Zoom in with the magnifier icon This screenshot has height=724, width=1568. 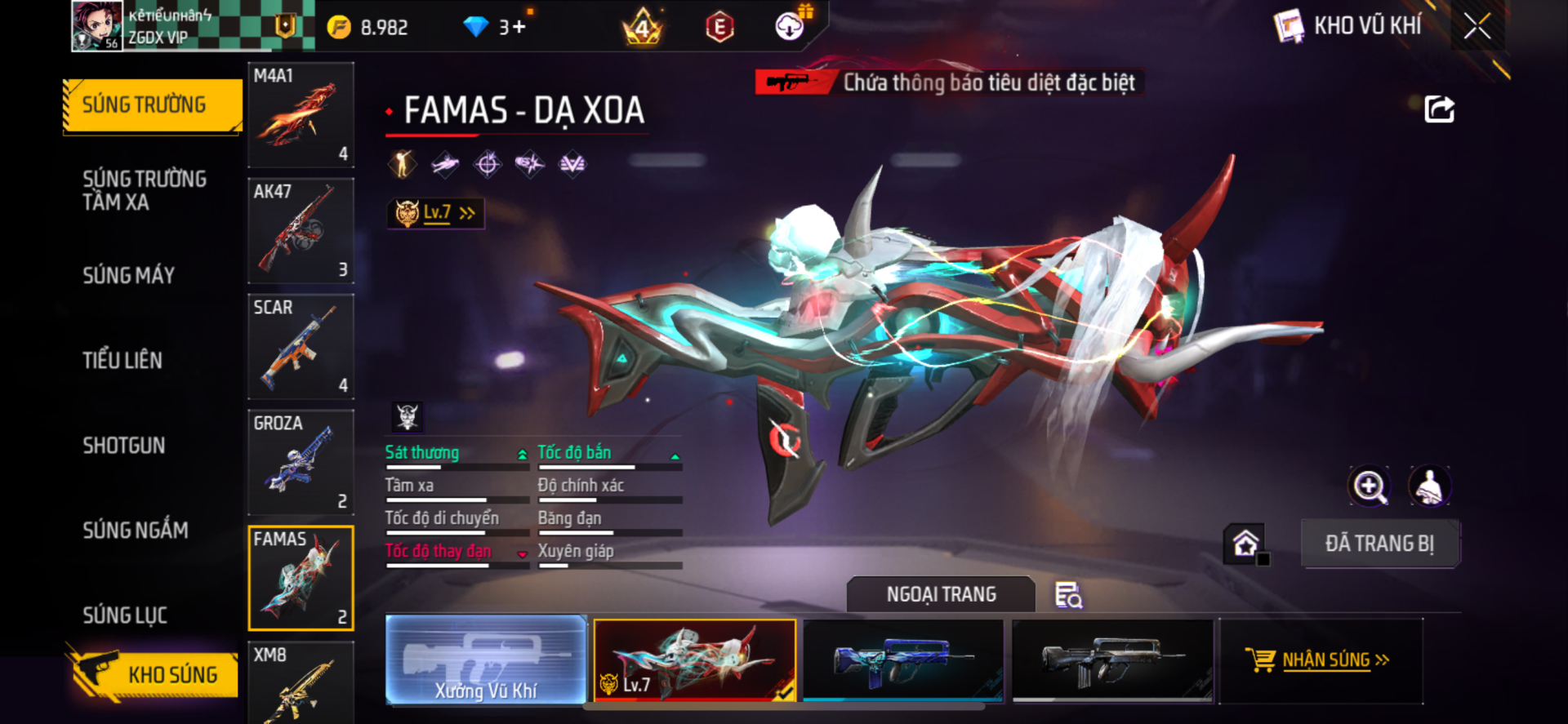click(1369, 486)
